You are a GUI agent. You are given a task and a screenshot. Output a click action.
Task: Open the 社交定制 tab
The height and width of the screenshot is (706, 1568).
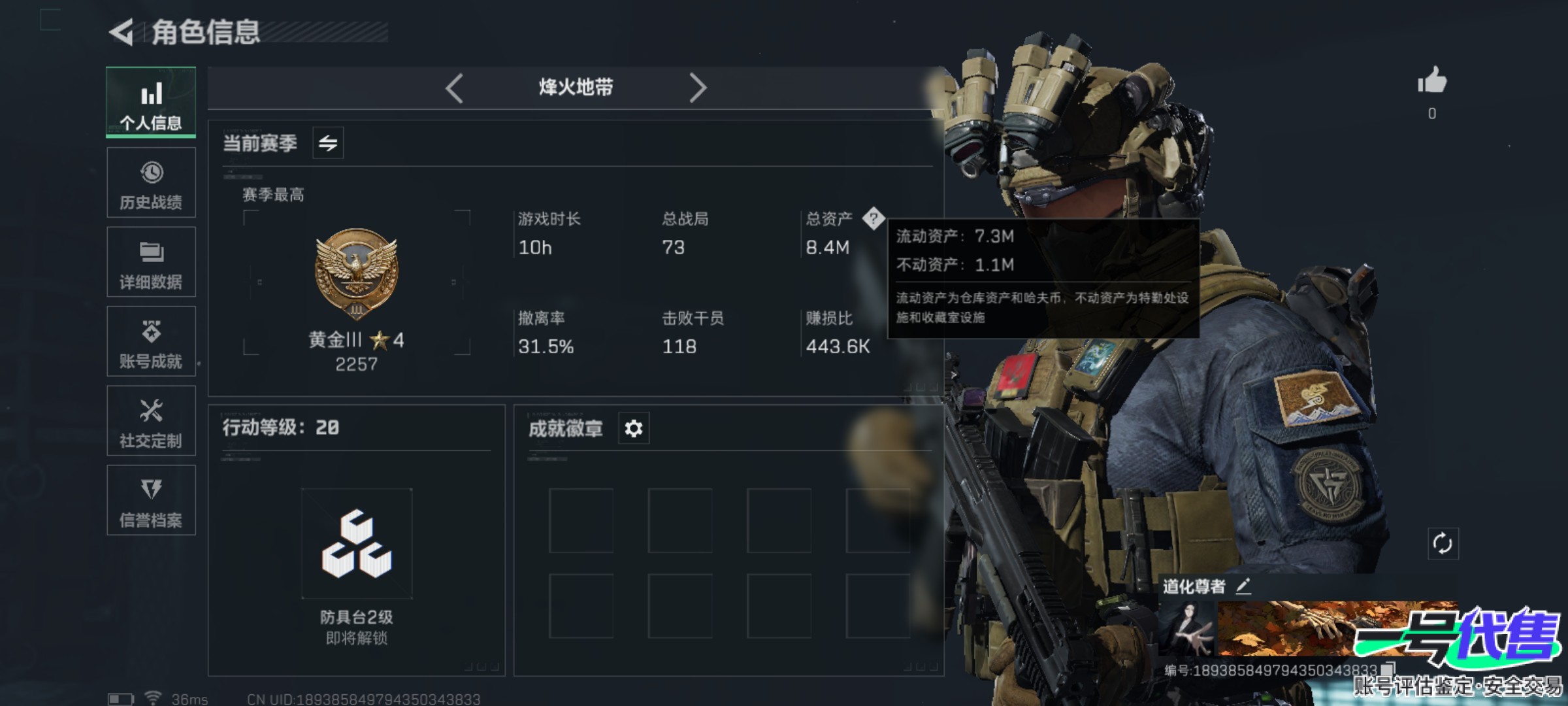pos(151,421)
